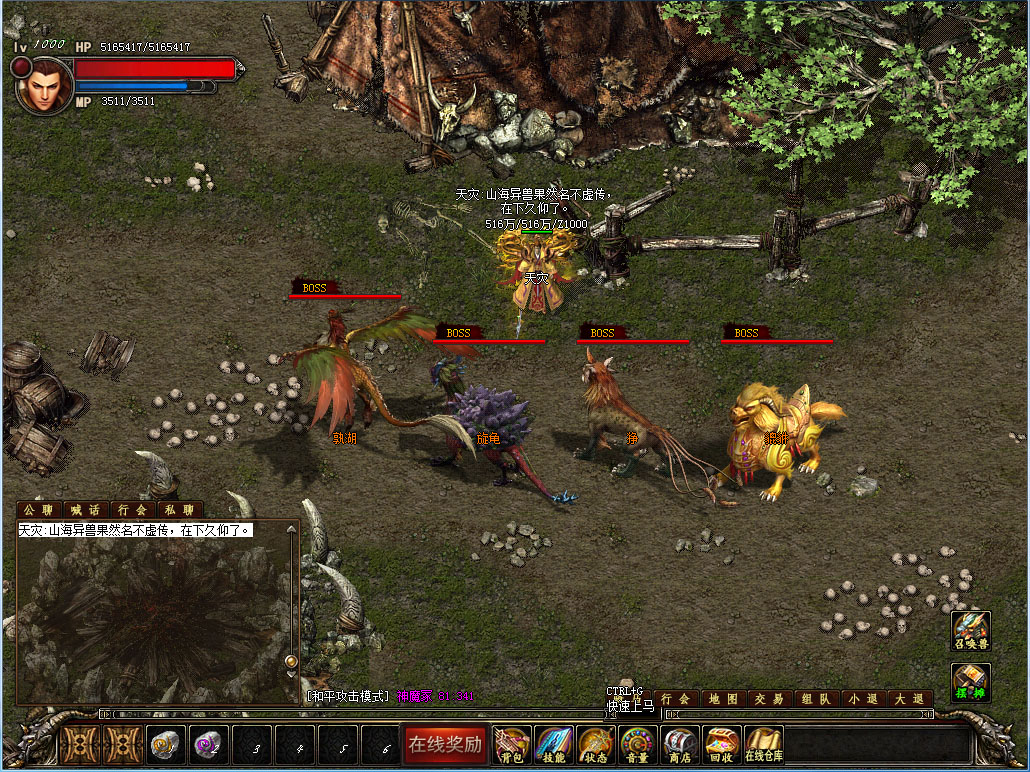The height and width of the screenshot is (772, 1030).
Task: Click the player portrait avatar
Action: click(x=44, y=86)
